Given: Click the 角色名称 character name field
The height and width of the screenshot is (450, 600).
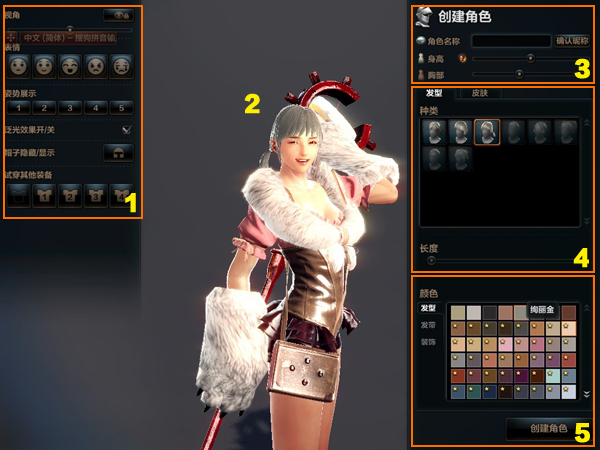Looking at the screenshot, I should pos(510,41).
